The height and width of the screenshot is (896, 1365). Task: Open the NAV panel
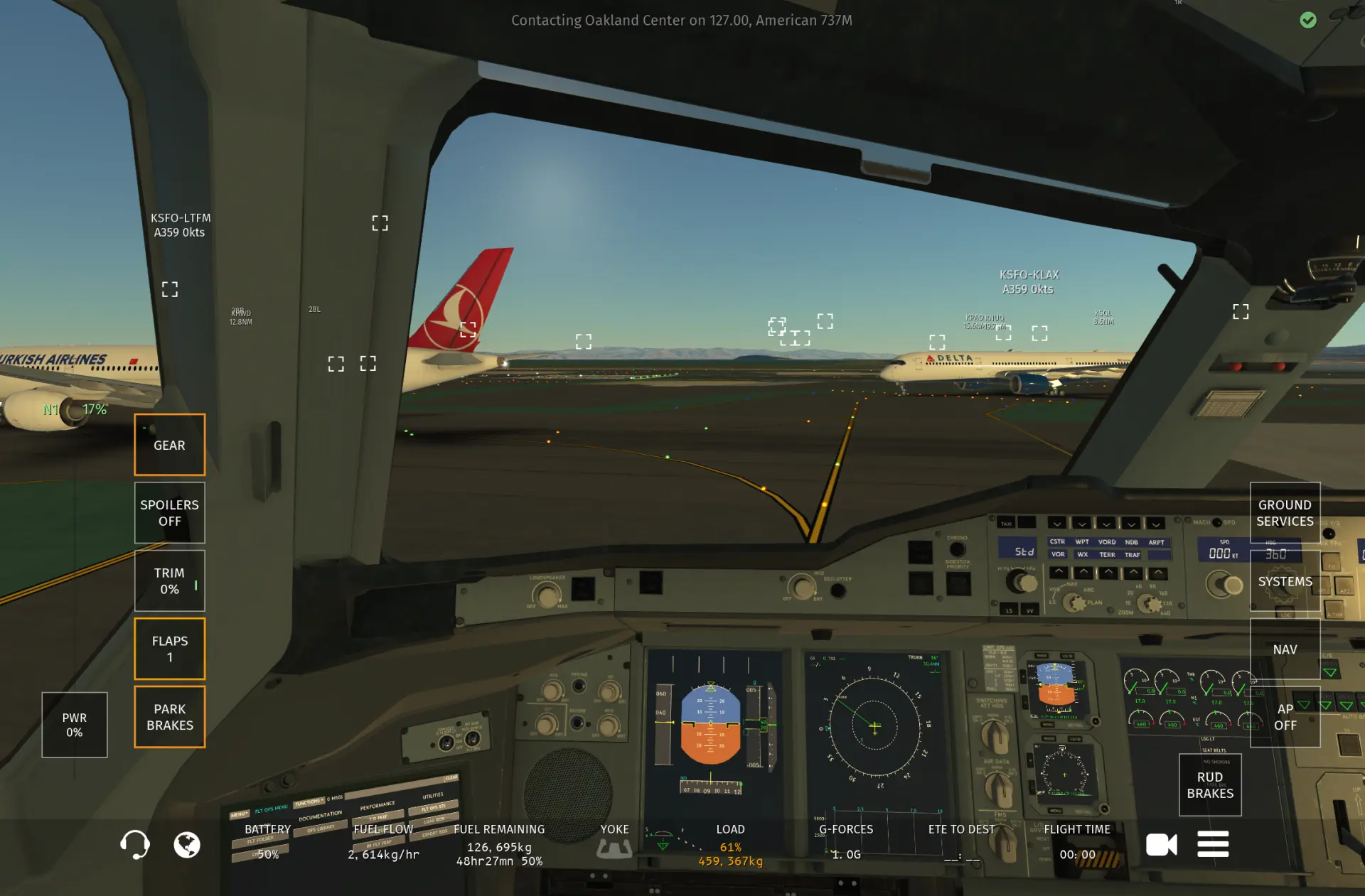click(1285, 649)
